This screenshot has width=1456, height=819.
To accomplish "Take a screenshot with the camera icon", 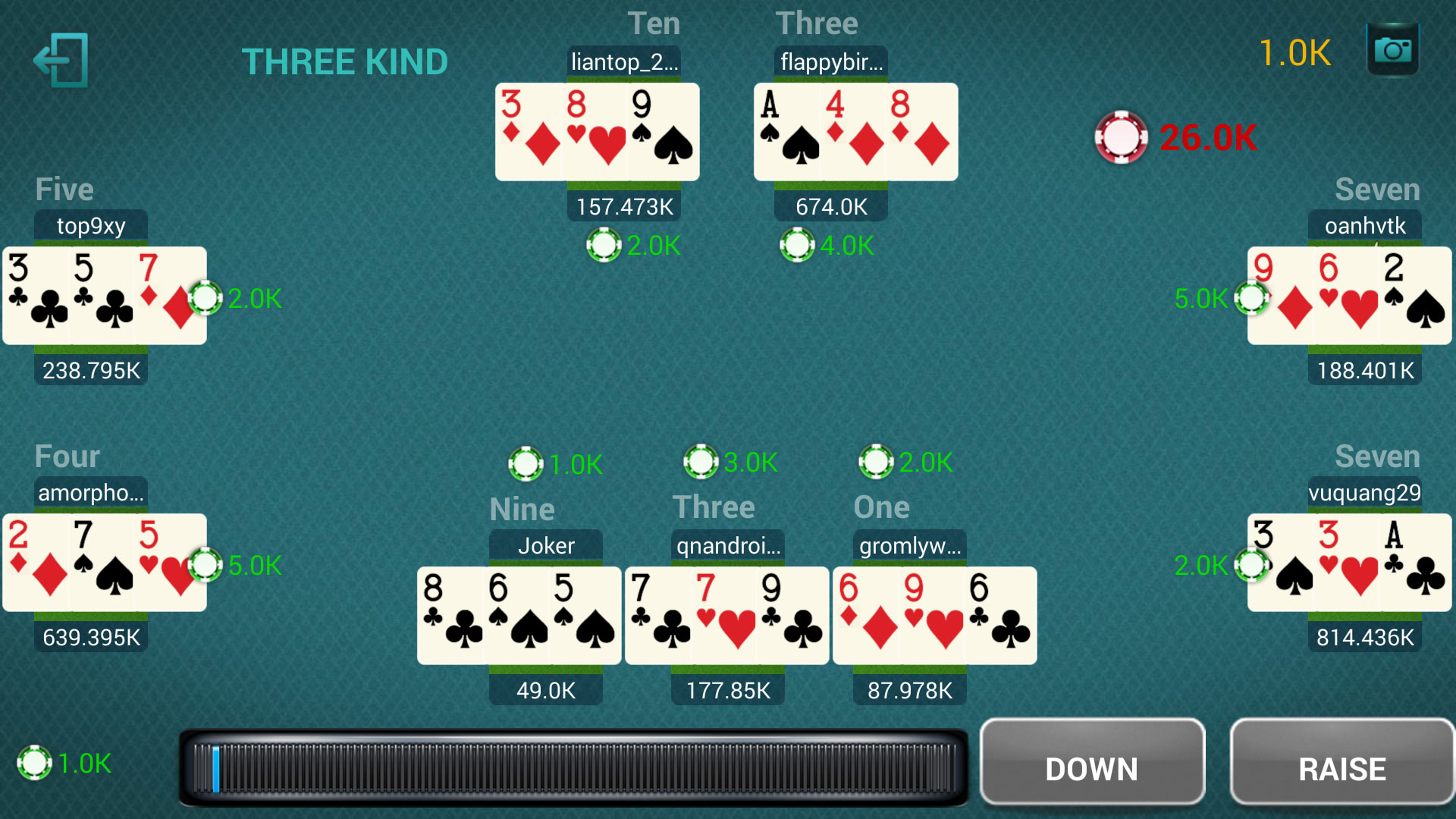I will [x=1392, y=50].
